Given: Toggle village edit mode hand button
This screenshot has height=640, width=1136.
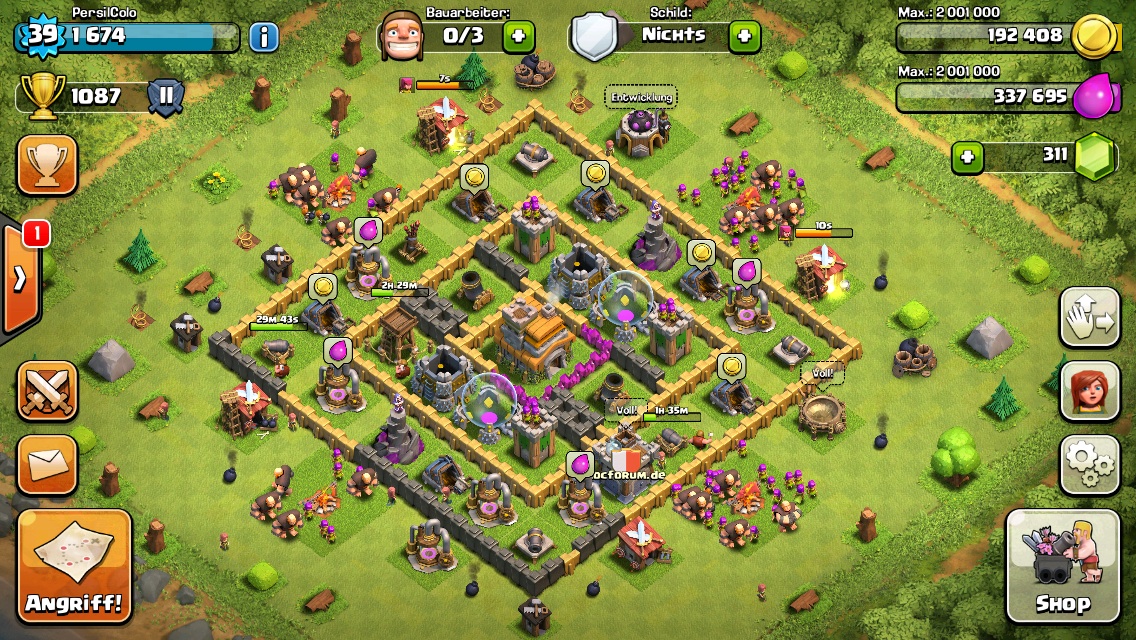Looking at the screenshot, I should point(1089,317).
